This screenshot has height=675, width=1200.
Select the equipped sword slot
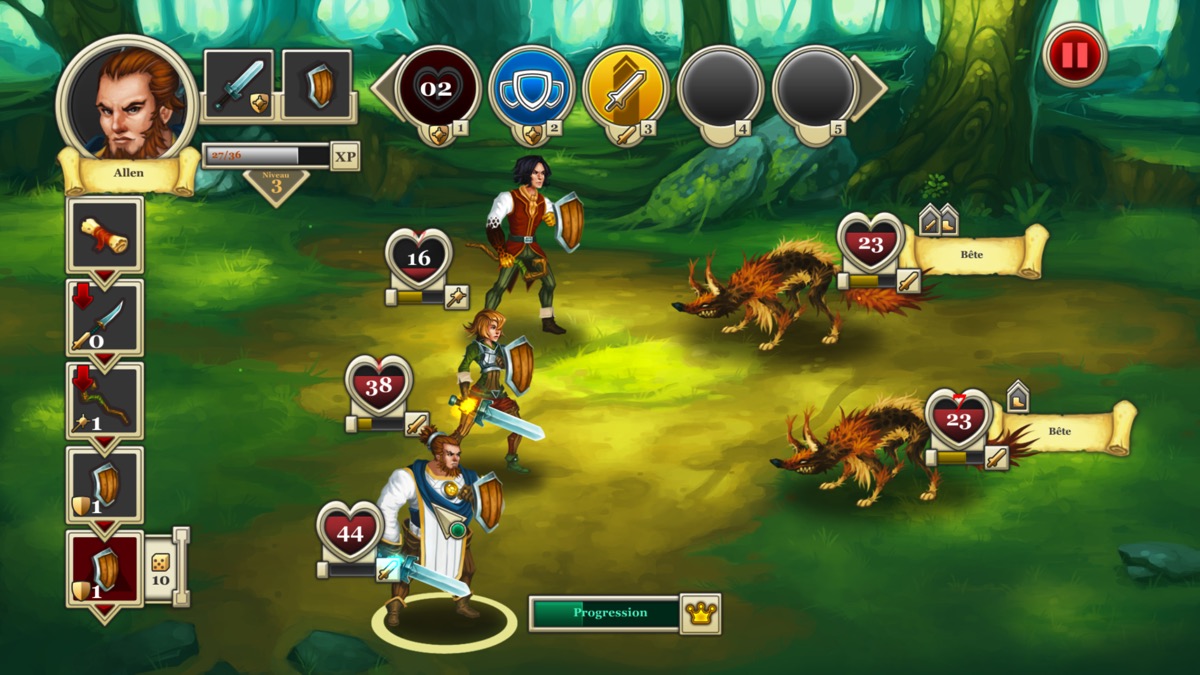click(239, 84)
